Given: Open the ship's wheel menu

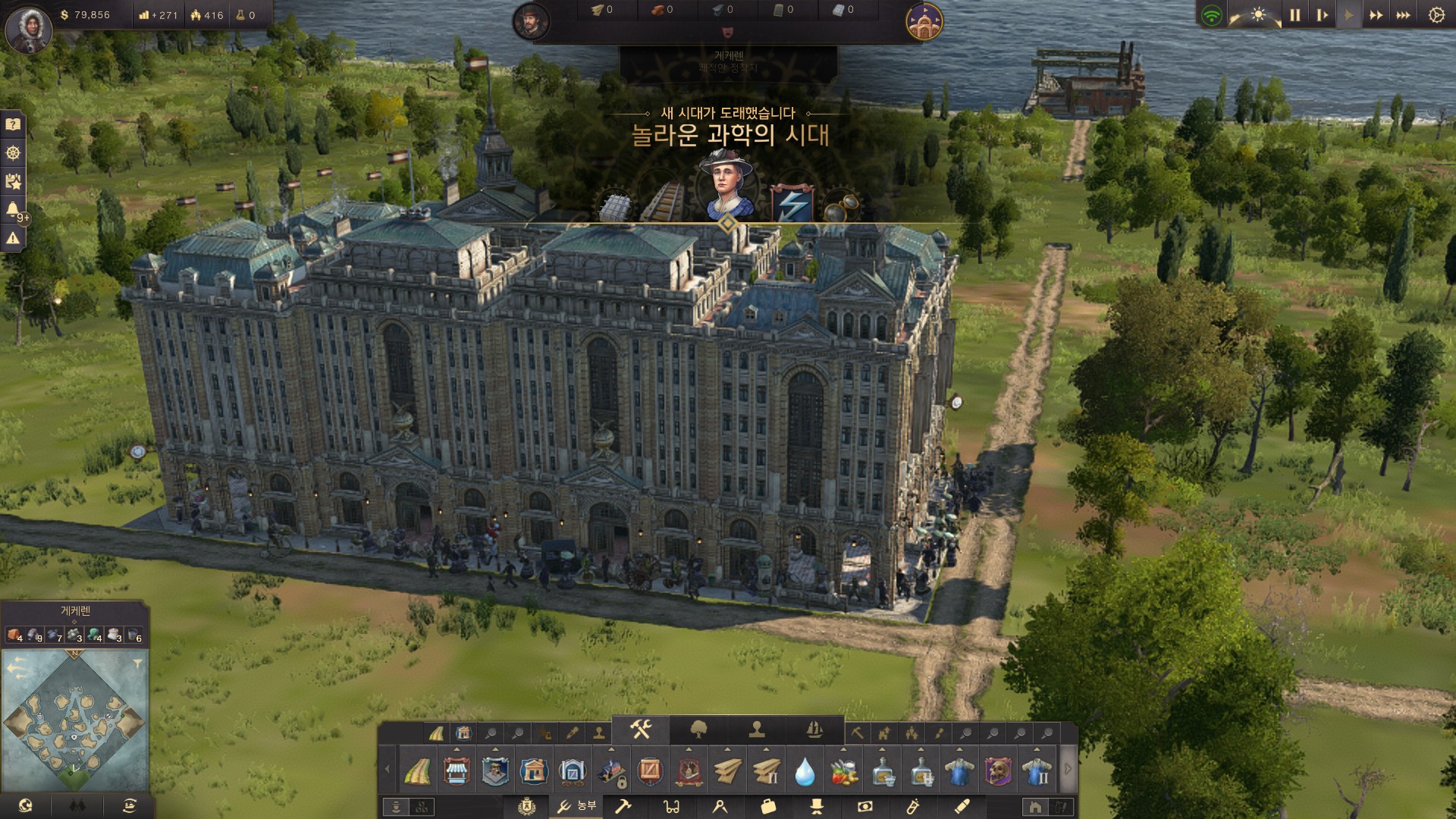Looking at the screenshot, I should point(13,153).
